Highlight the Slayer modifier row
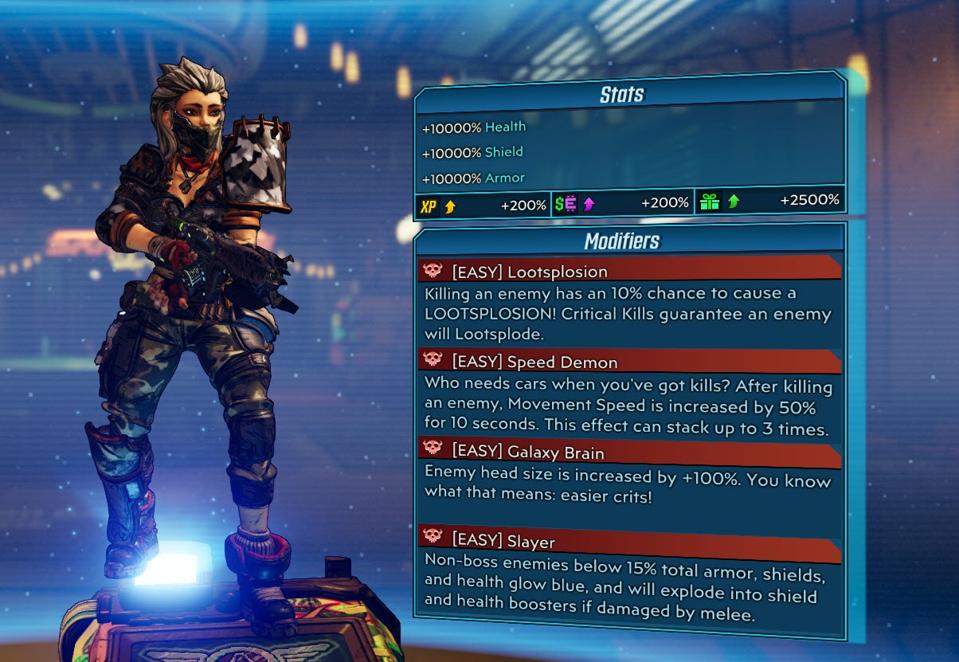The height and width of the screenshot is (662, 959). (628, 541)
